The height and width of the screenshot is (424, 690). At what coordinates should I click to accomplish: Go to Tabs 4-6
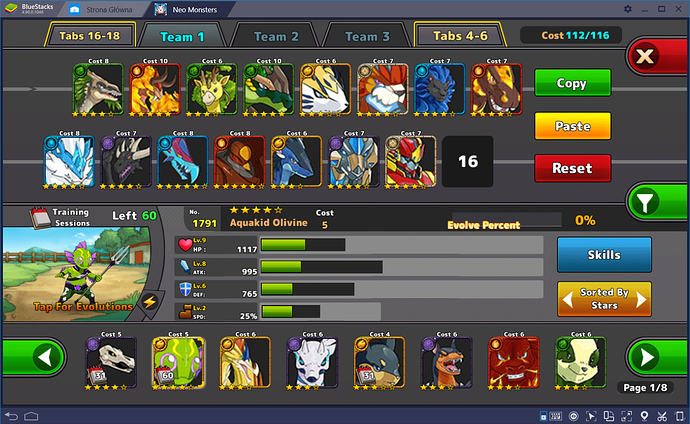tap(461, 36)
